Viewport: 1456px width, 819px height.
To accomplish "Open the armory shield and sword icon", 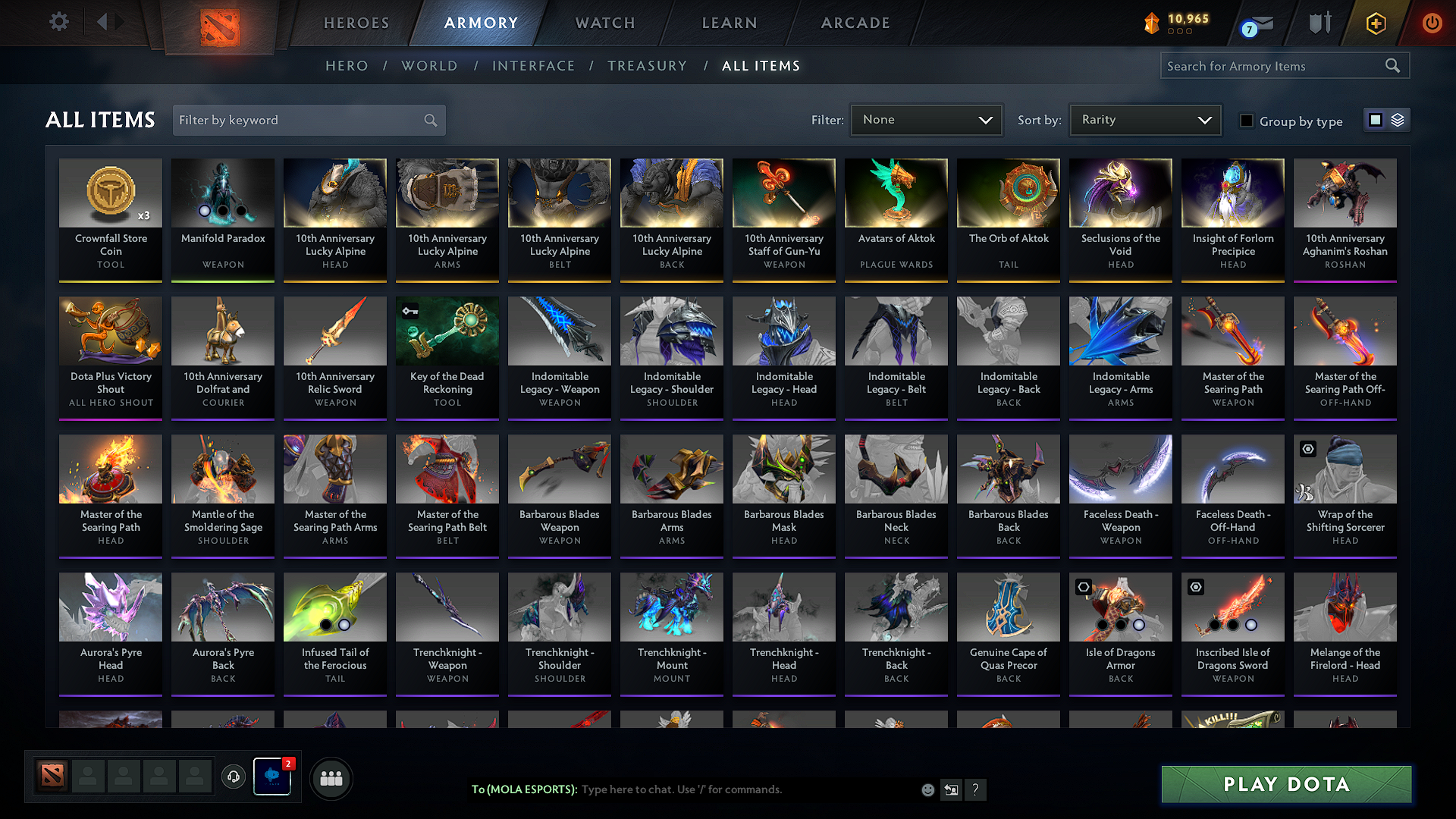I will pyautogui.click(x=1319, y=23).
